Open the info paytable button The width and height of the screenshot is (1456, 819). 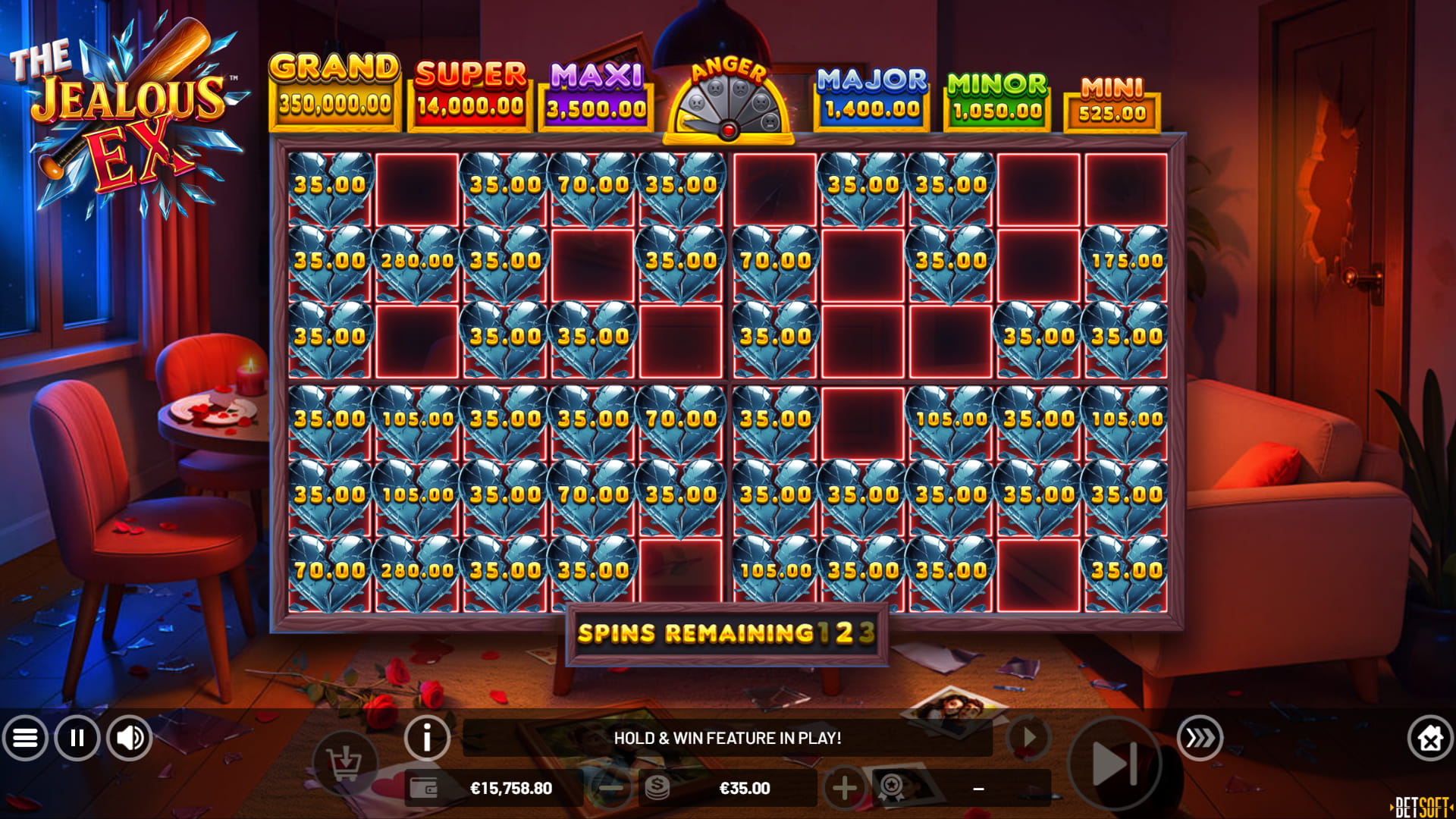click(x=427, y=737)
